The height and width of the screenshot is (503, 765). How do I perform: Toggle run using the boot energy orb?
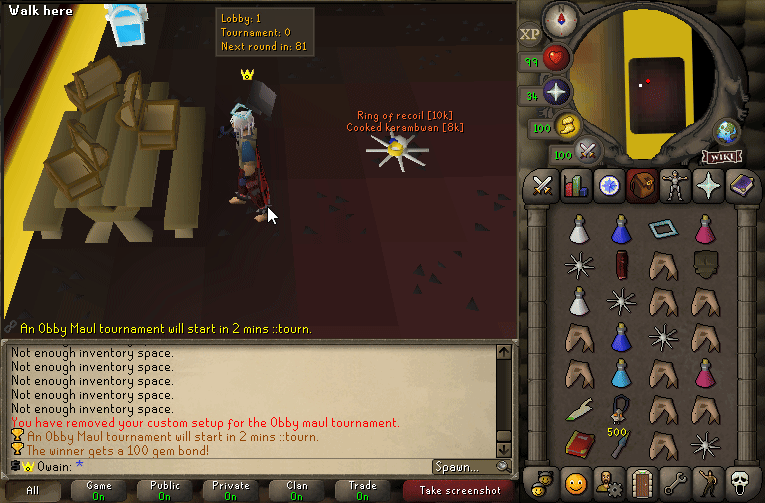click(568, 126)
